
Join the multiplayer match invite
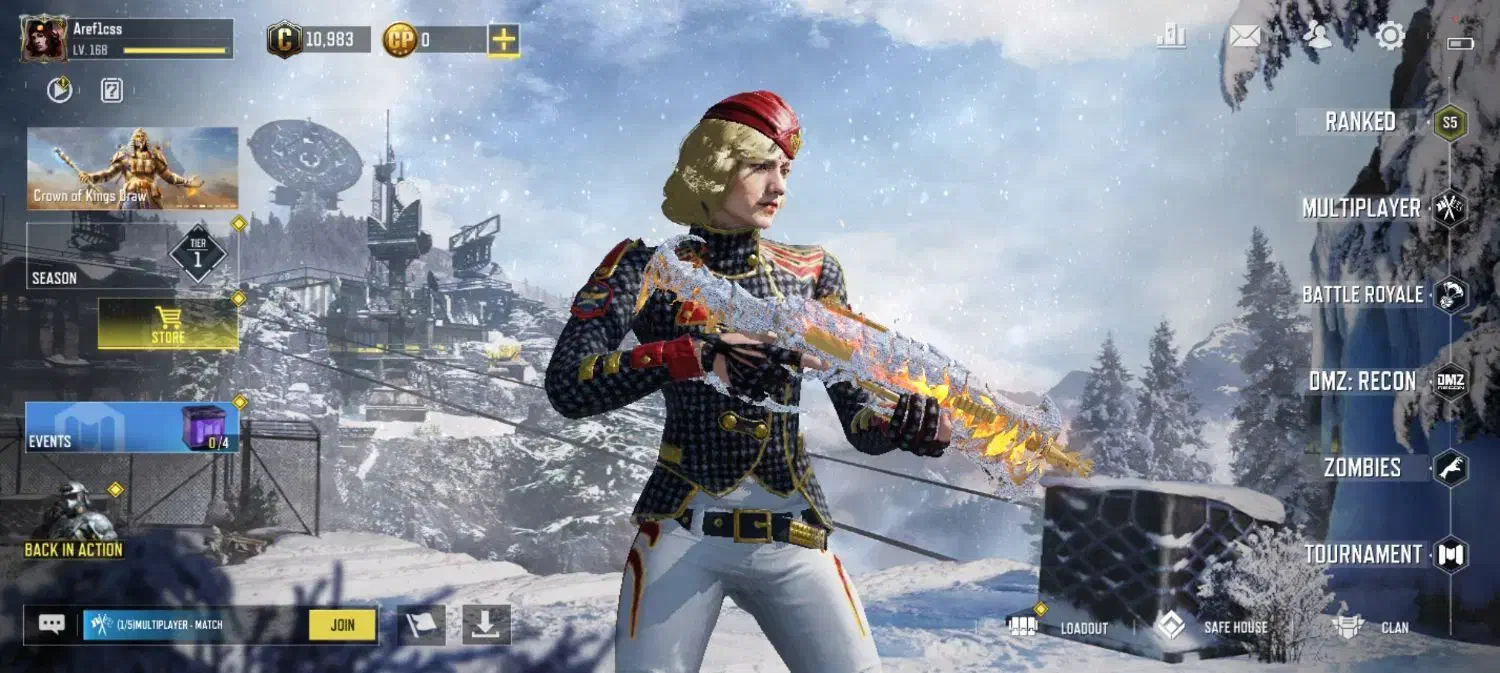[x=342, y=625]
